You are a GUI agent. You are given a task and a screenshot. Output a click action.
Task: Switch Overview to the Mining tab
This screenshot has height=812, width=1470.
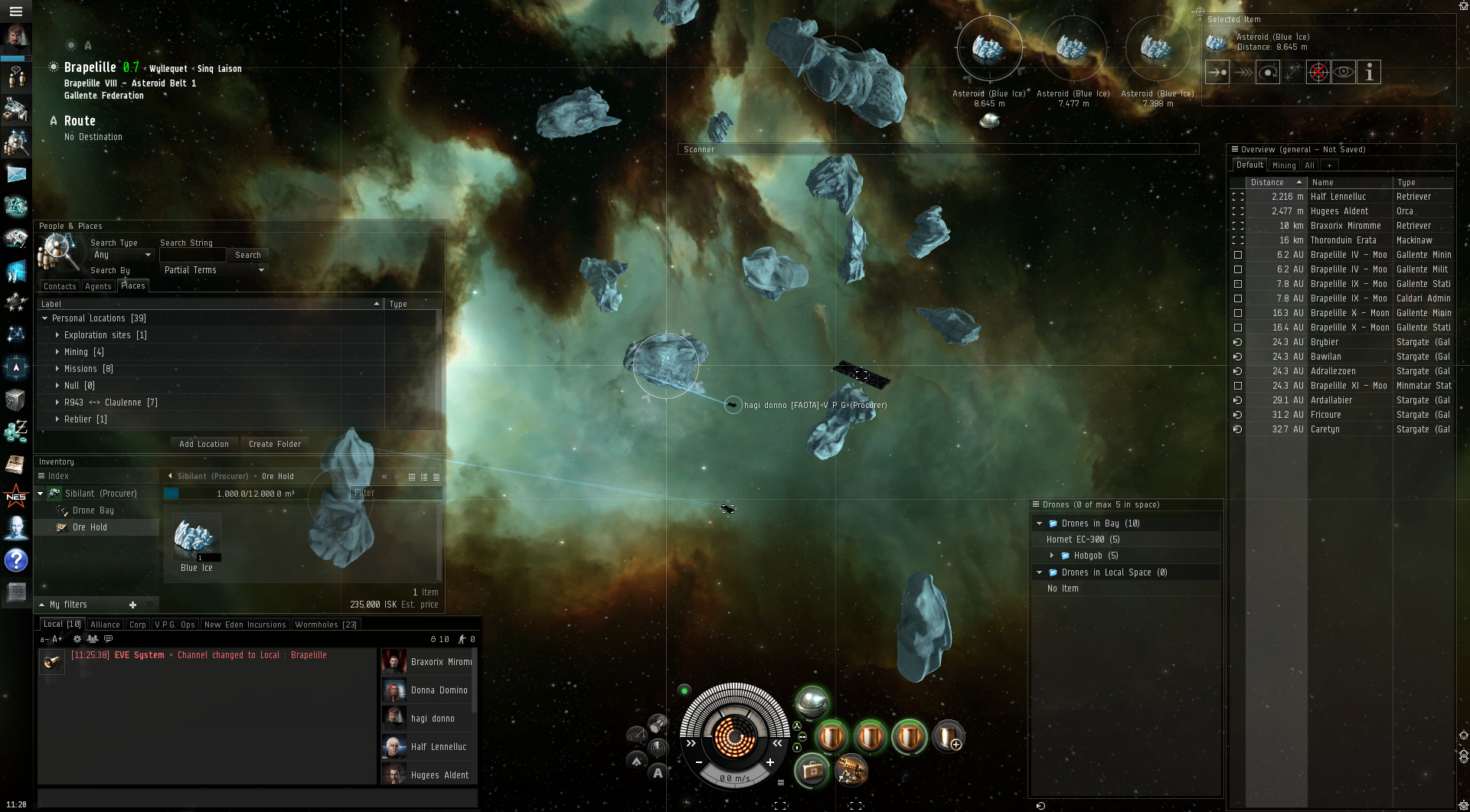click(1284, 165)
